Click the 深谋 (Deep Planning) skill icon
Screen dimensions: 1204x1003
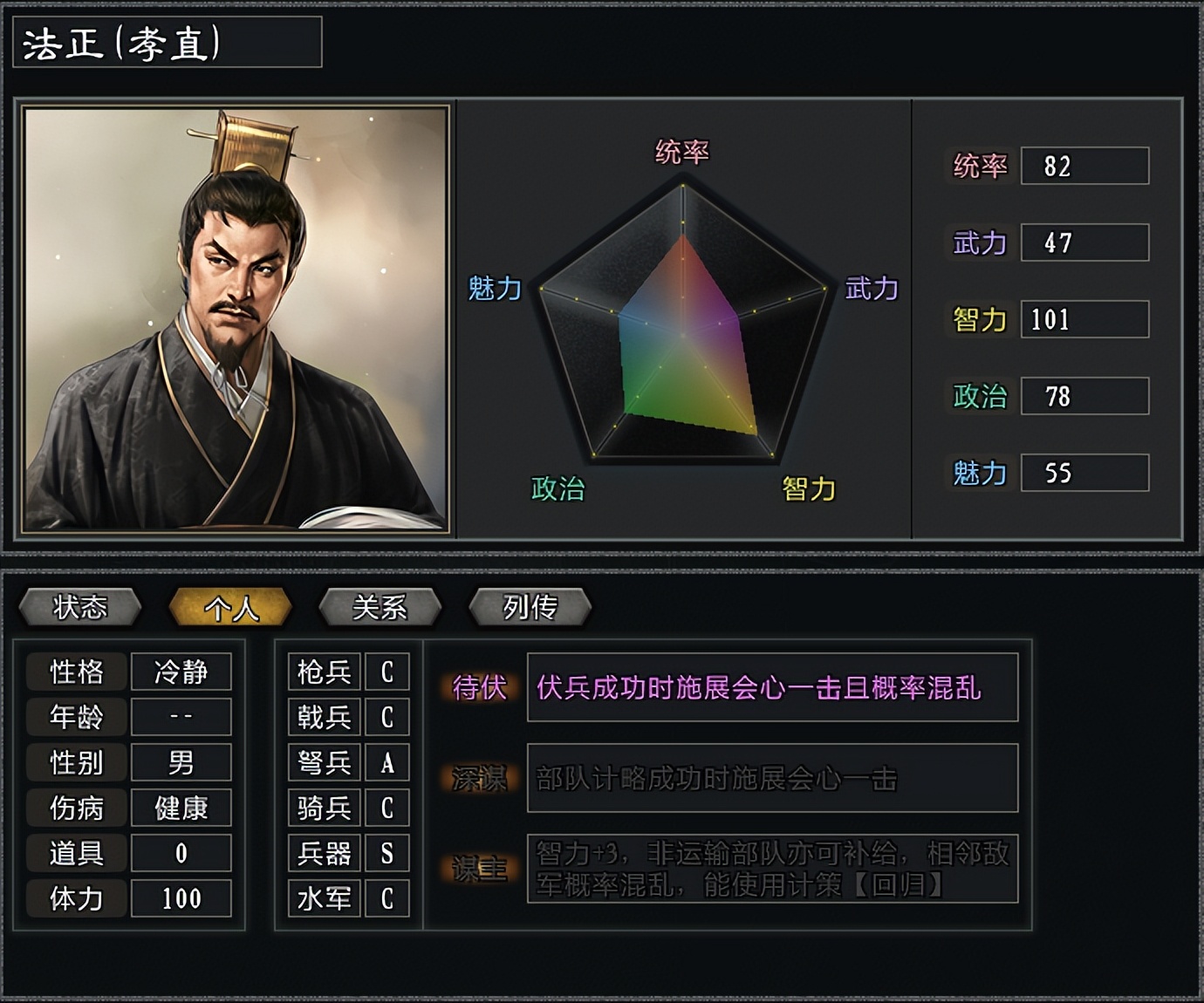(479, 778)
